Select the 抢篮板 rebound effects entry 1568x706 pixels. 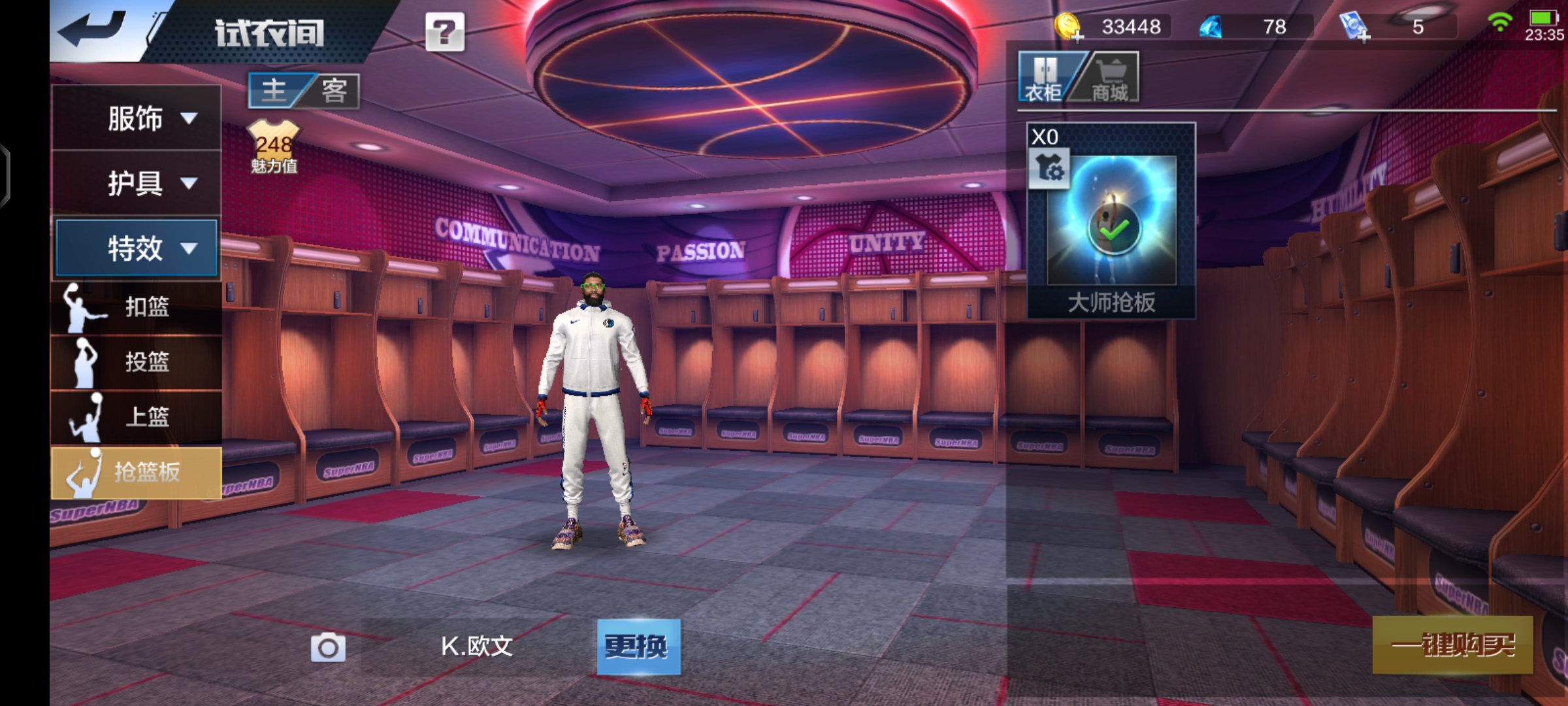137,472
